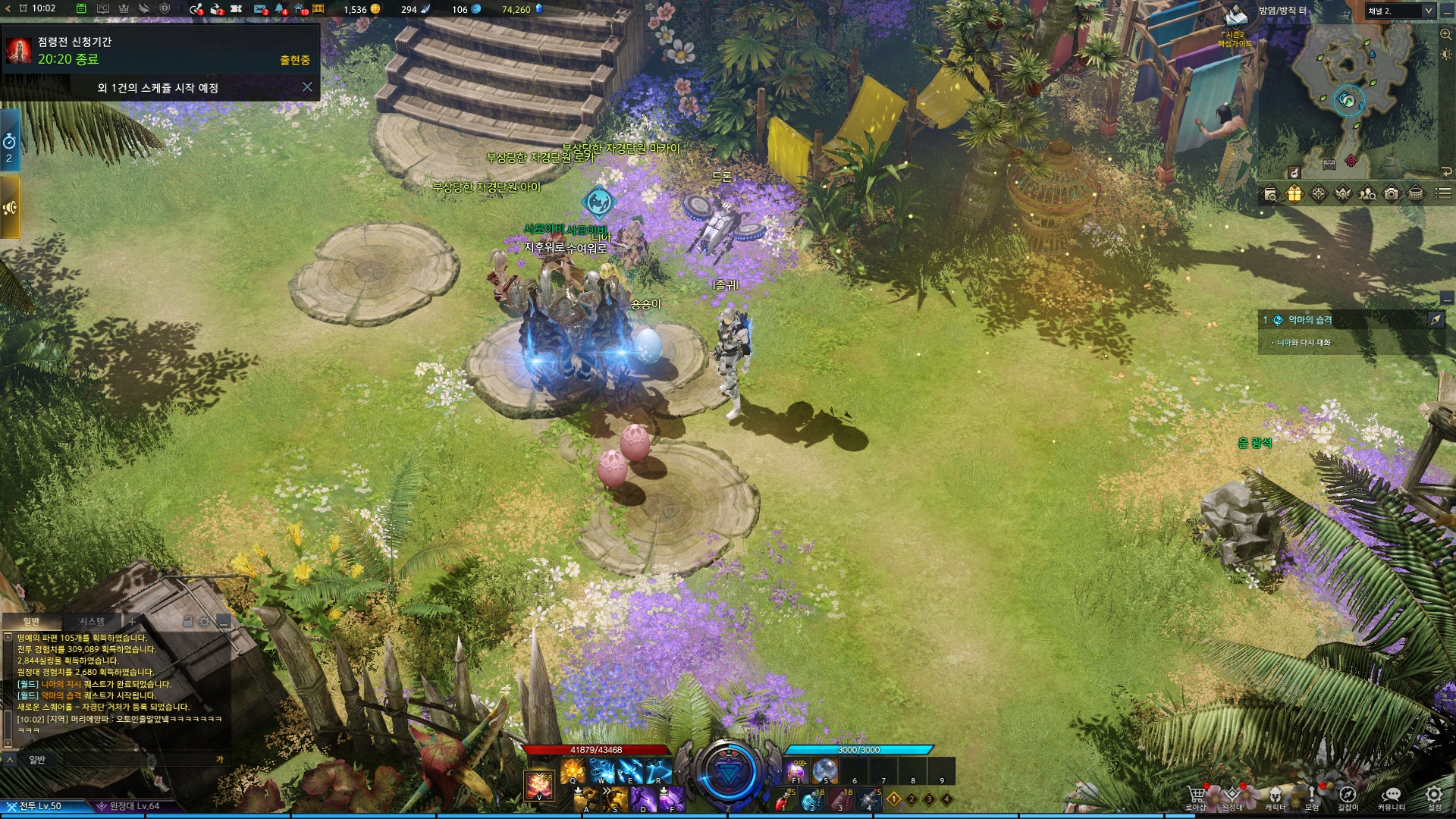Switch to the 시스템 chat tab
The height and width of the screenshot is (819, 1456).
92,622
